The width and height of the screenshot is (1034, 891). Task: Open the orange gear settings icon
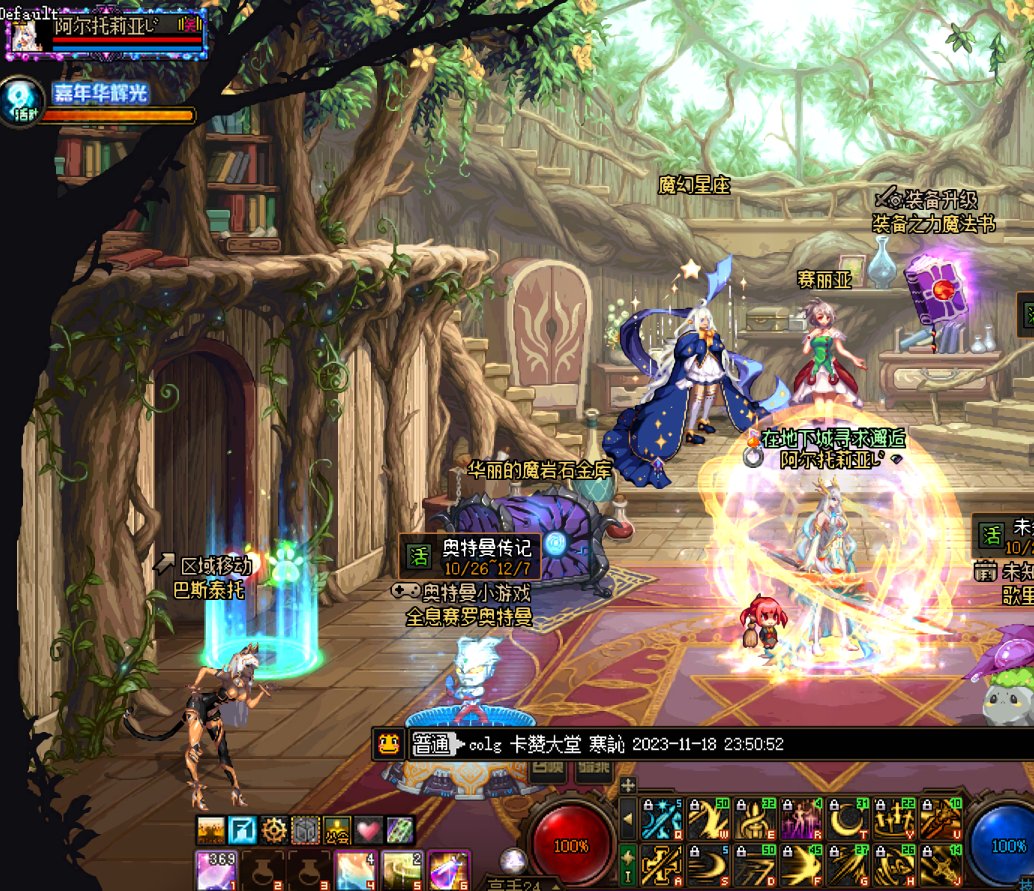click(274, 829)
